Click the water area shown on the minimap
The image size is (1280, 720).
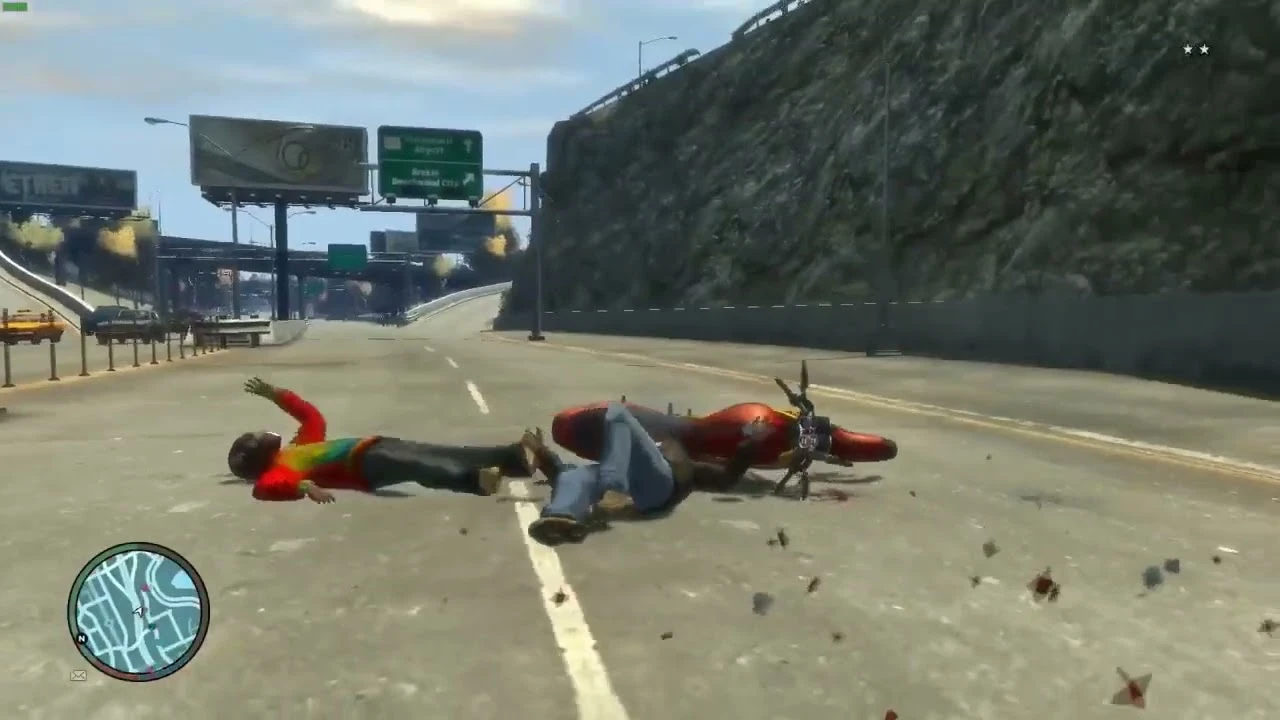(179, 579)
